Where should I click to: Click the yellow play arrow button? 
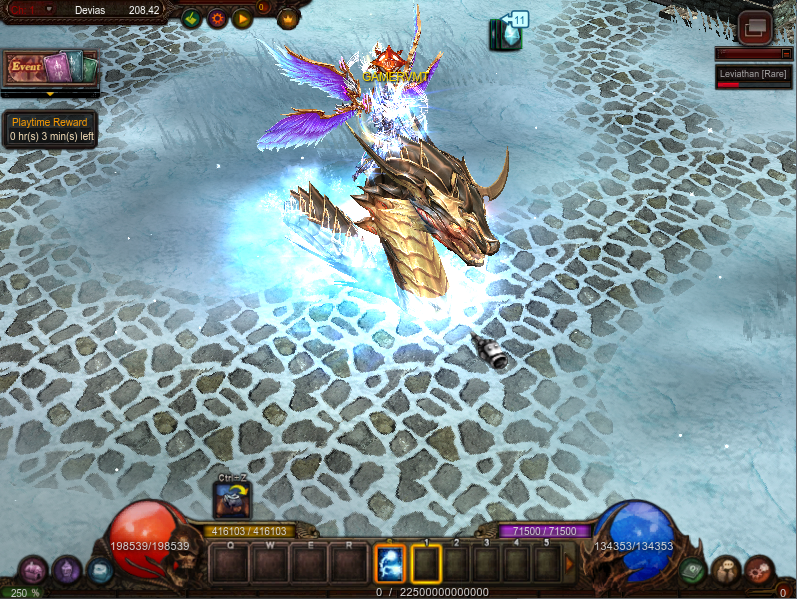(x=241, y=18)
